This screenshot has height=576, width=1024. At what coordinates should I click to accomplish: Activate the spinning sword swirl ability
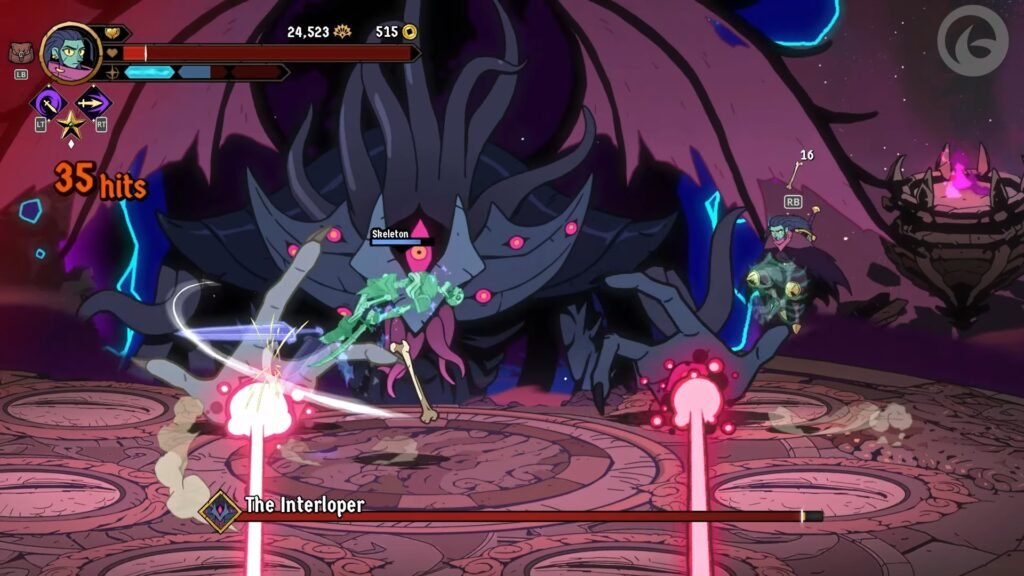point(47,102)
